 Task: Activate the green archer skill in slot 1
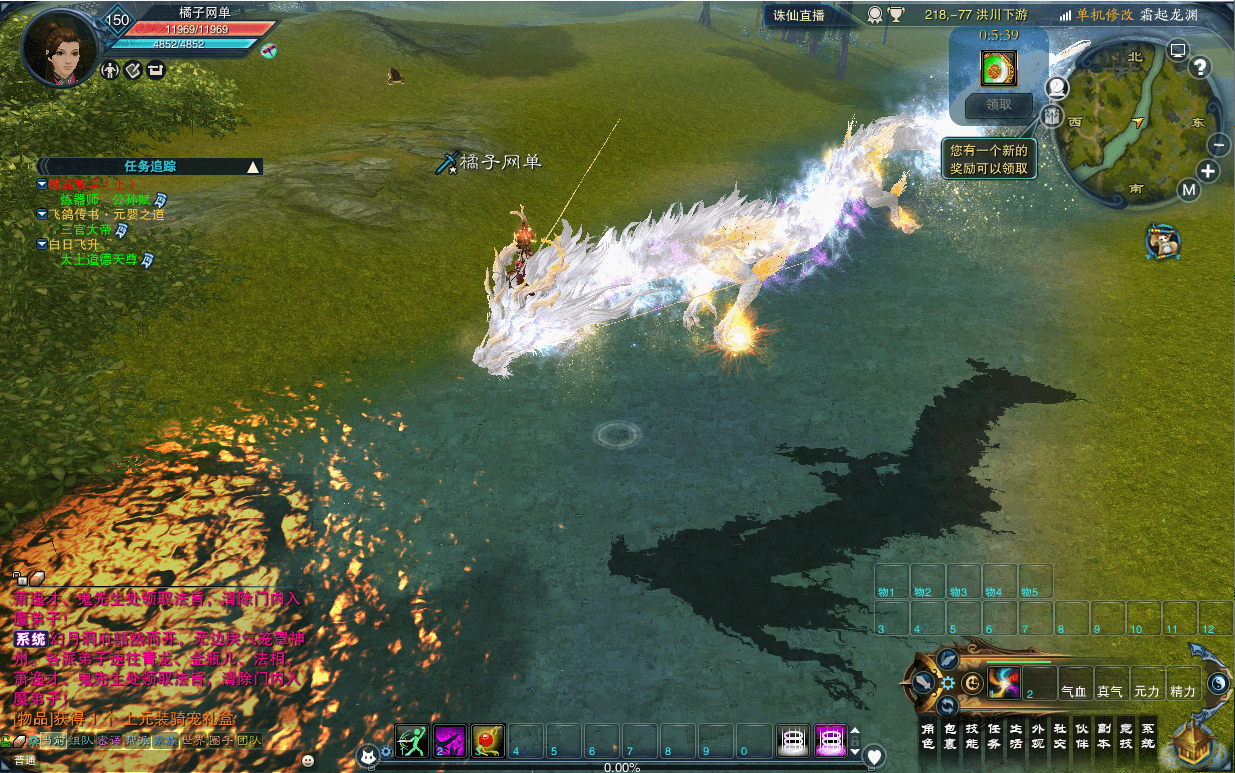coord(412,741)
